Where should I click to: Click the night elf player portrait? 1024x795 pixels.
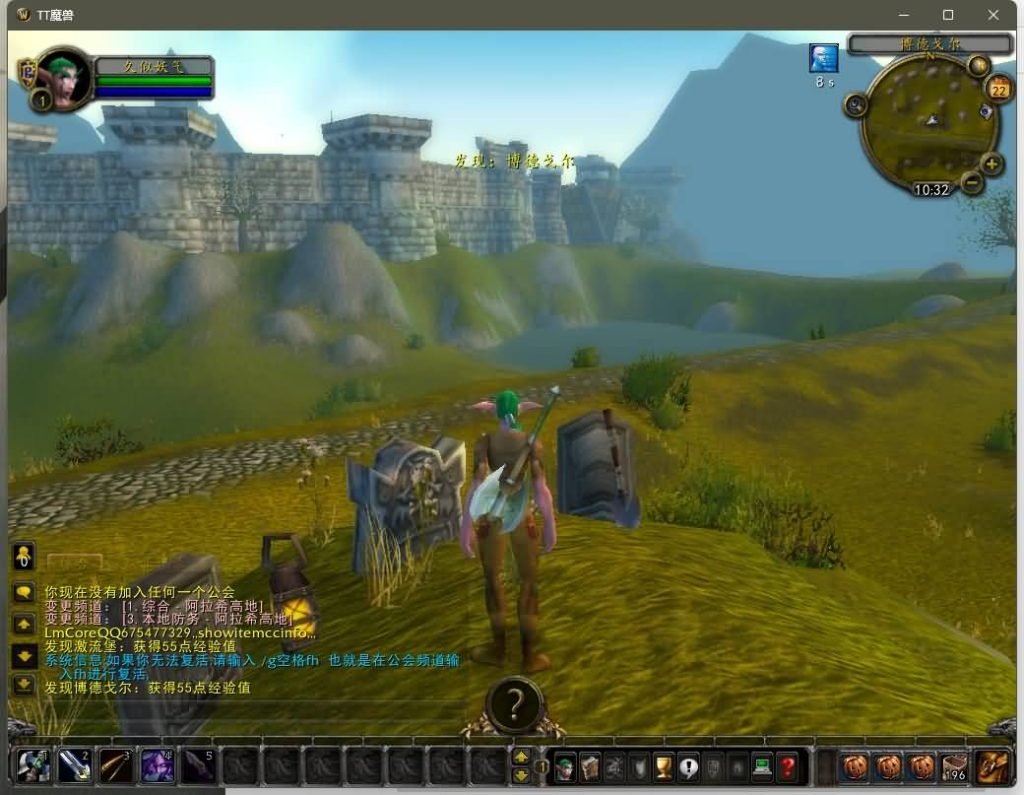pyautogui.click(x=63, y=78)
